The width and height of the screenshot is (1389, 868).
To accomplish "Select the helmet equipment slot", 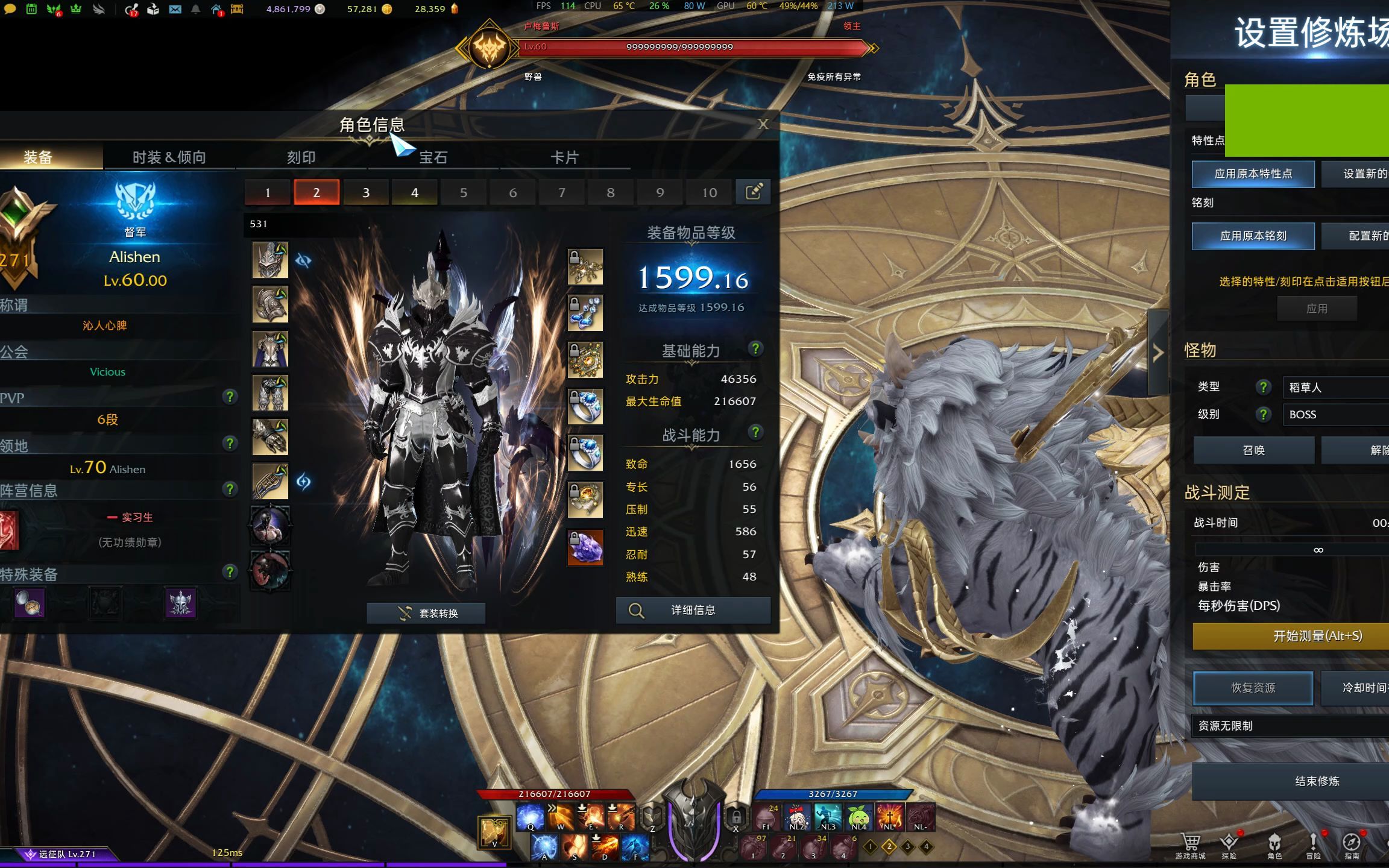I will tap(270, 260).
